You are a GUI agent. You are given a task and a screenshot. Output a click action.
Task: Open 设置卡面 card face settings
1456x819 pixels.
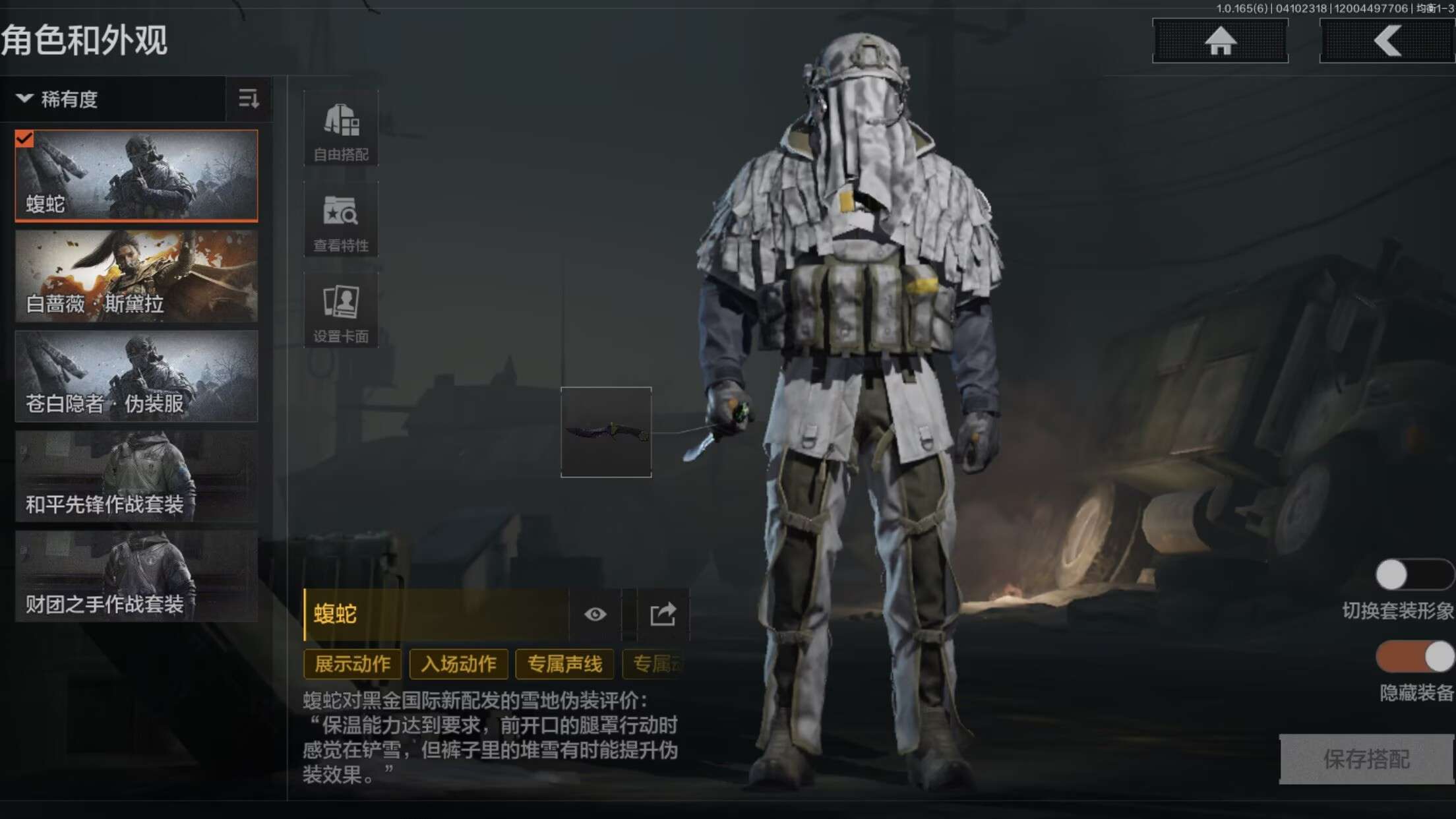tap(341, 311)
